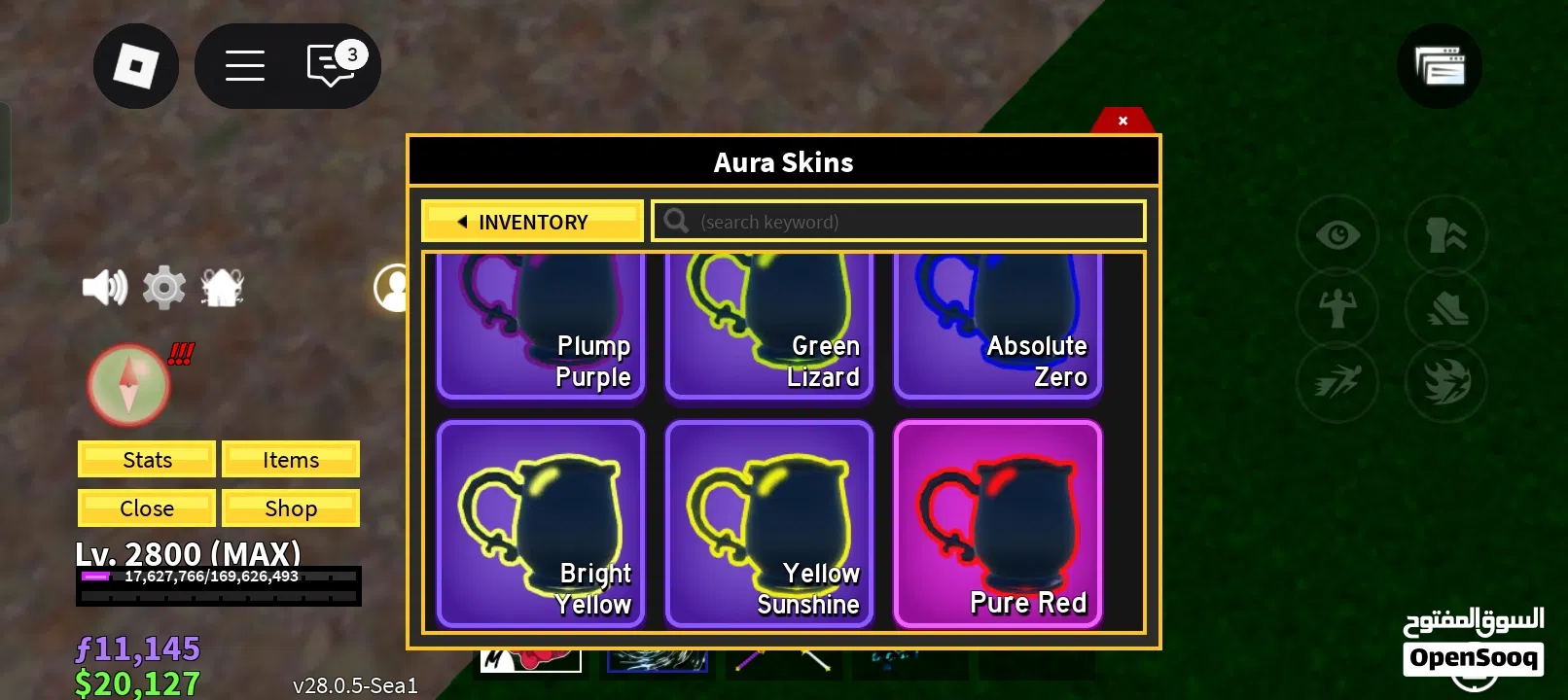
Task: Equip the Pure Red aura skin
Action: (x=997, y=524)
